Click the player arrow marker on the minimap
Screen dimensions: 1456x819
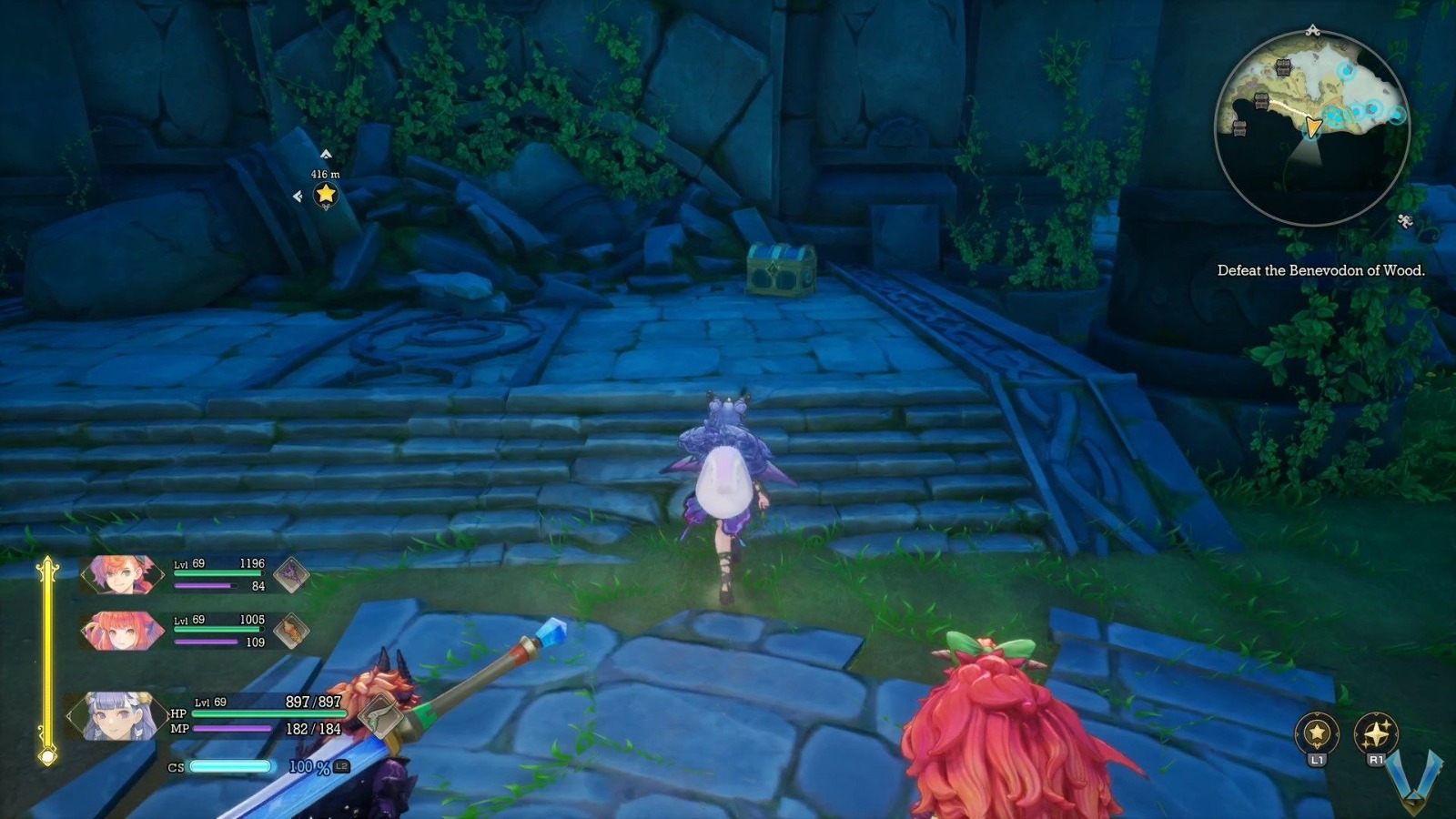click(1313, 127)
